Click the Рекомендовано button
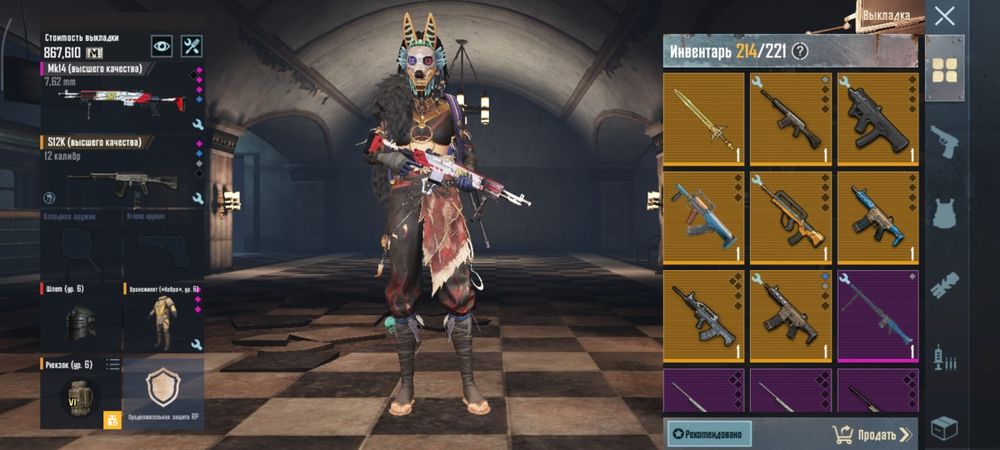The height and width of the screenshot is (450, 1000). [709, 434]
